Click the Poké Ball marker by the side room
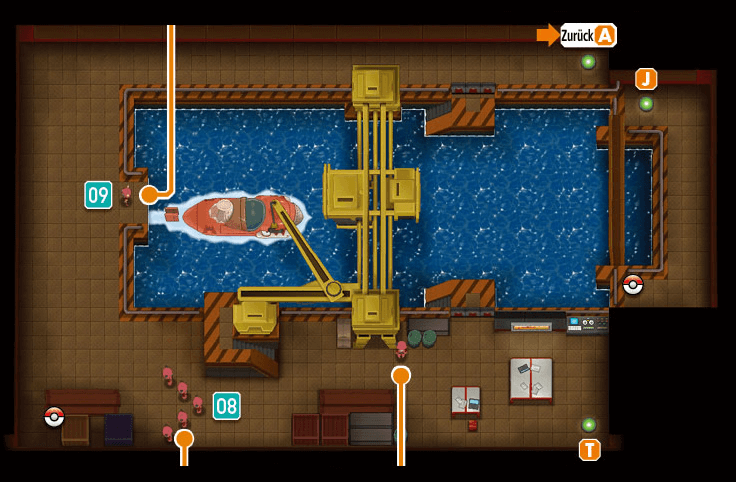This screenshot has width=736, height=482. [632, 285]
